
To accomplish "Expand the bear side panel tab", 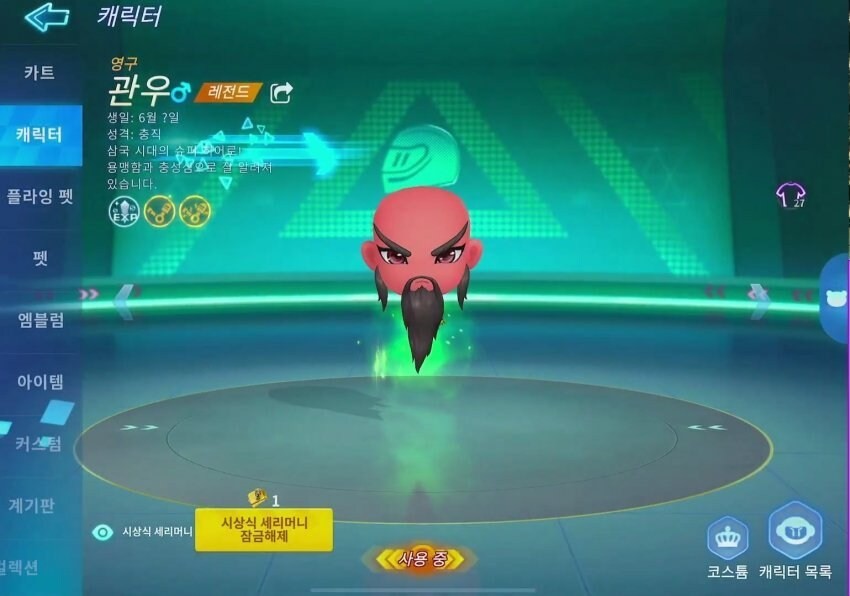I will 835,298.
